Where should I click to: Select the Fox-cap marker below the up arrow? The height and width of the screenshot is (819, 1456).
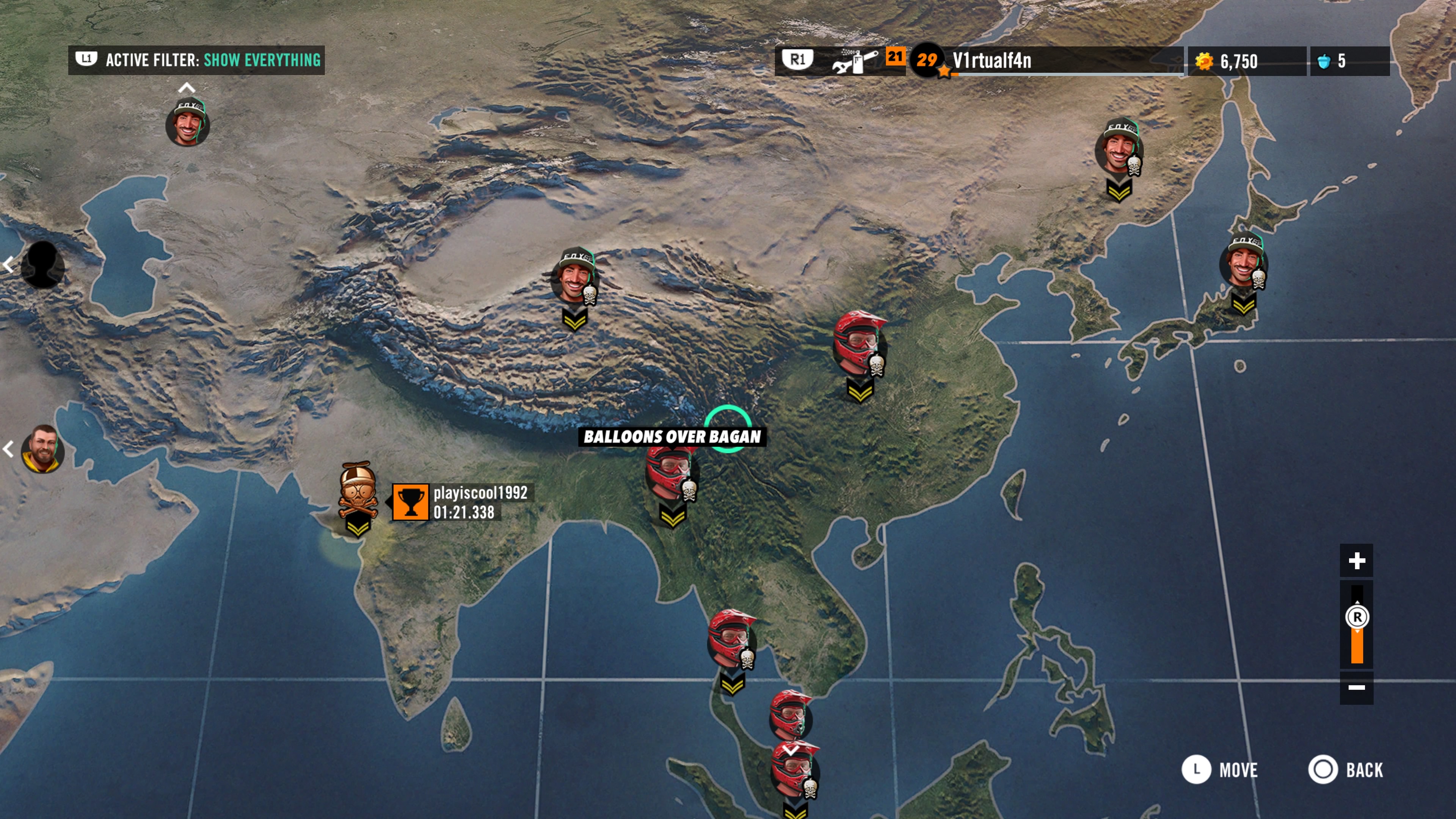click(188, 123)
